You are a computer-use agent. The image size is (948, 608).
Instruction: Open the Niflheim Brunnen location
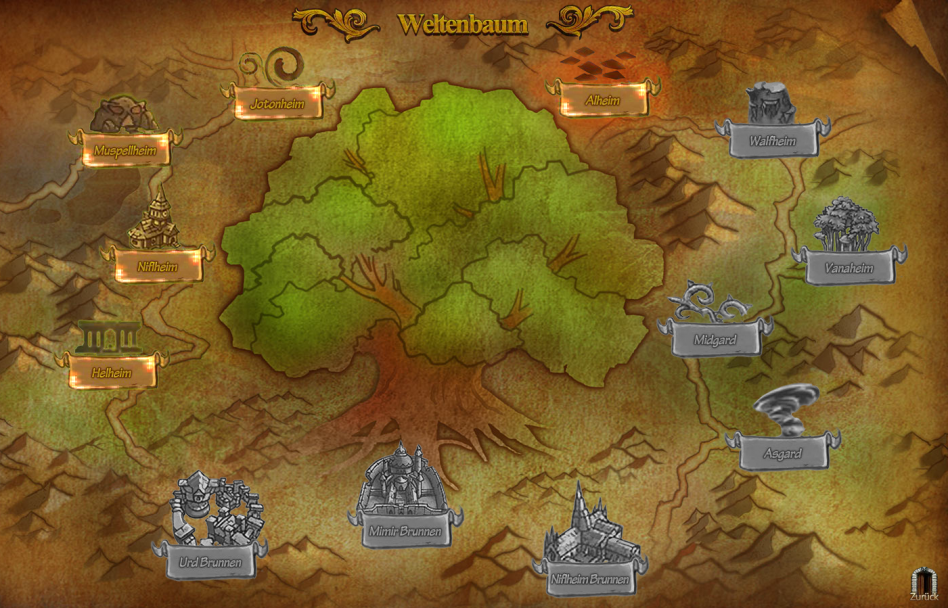[591, 578]
